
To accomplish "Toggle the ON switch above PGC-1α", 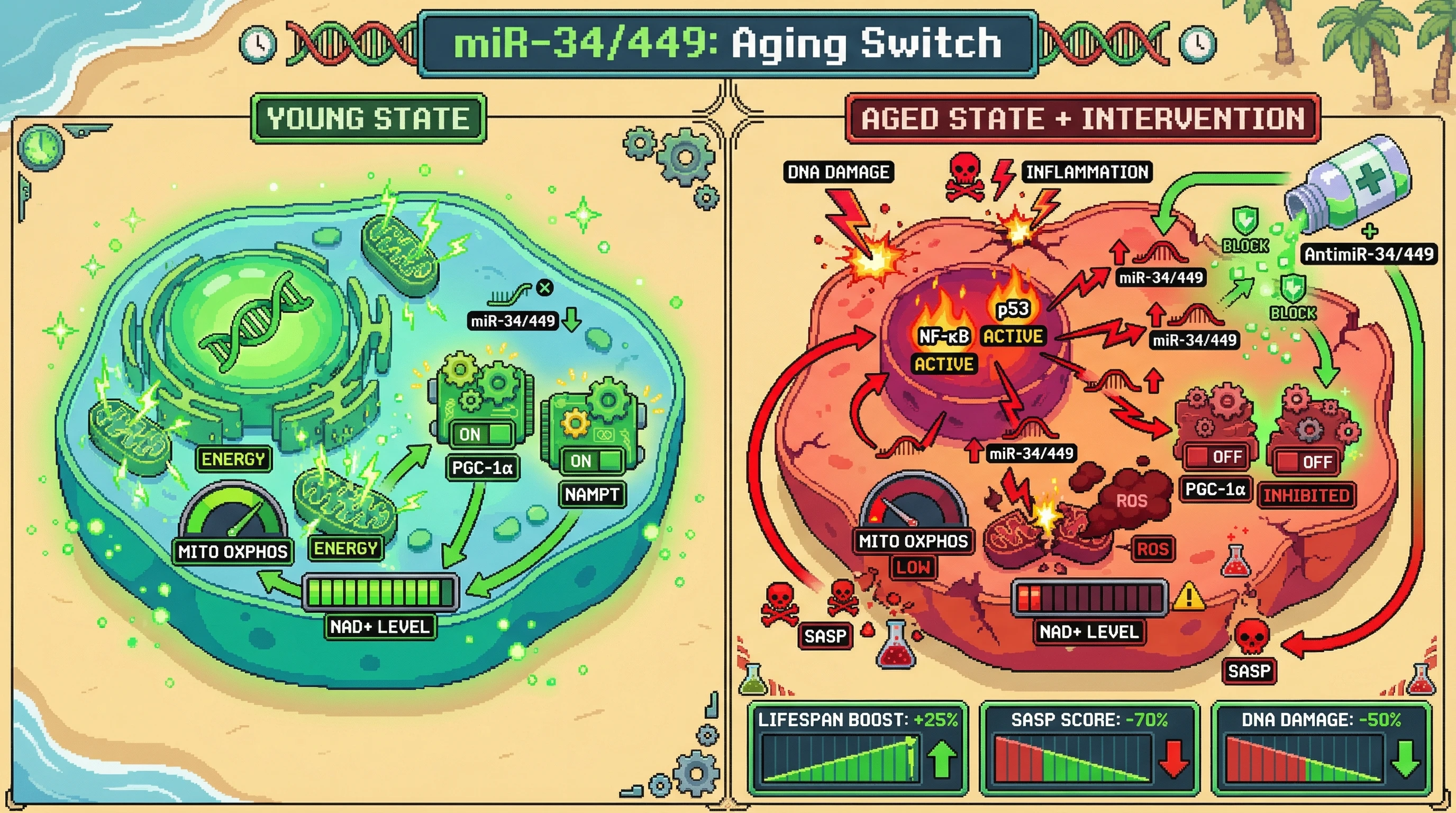I will [482, 434].
